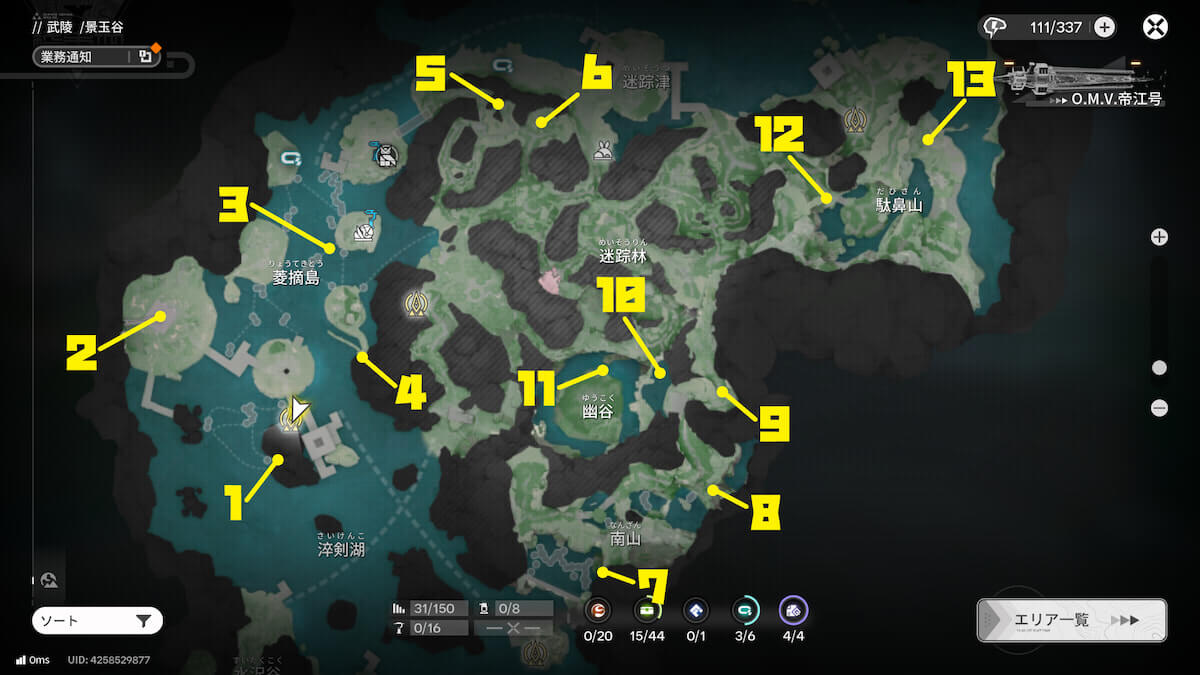Zoom out the map with minus button
This screenshot has height=675, width=1200.
[1159, 408]
